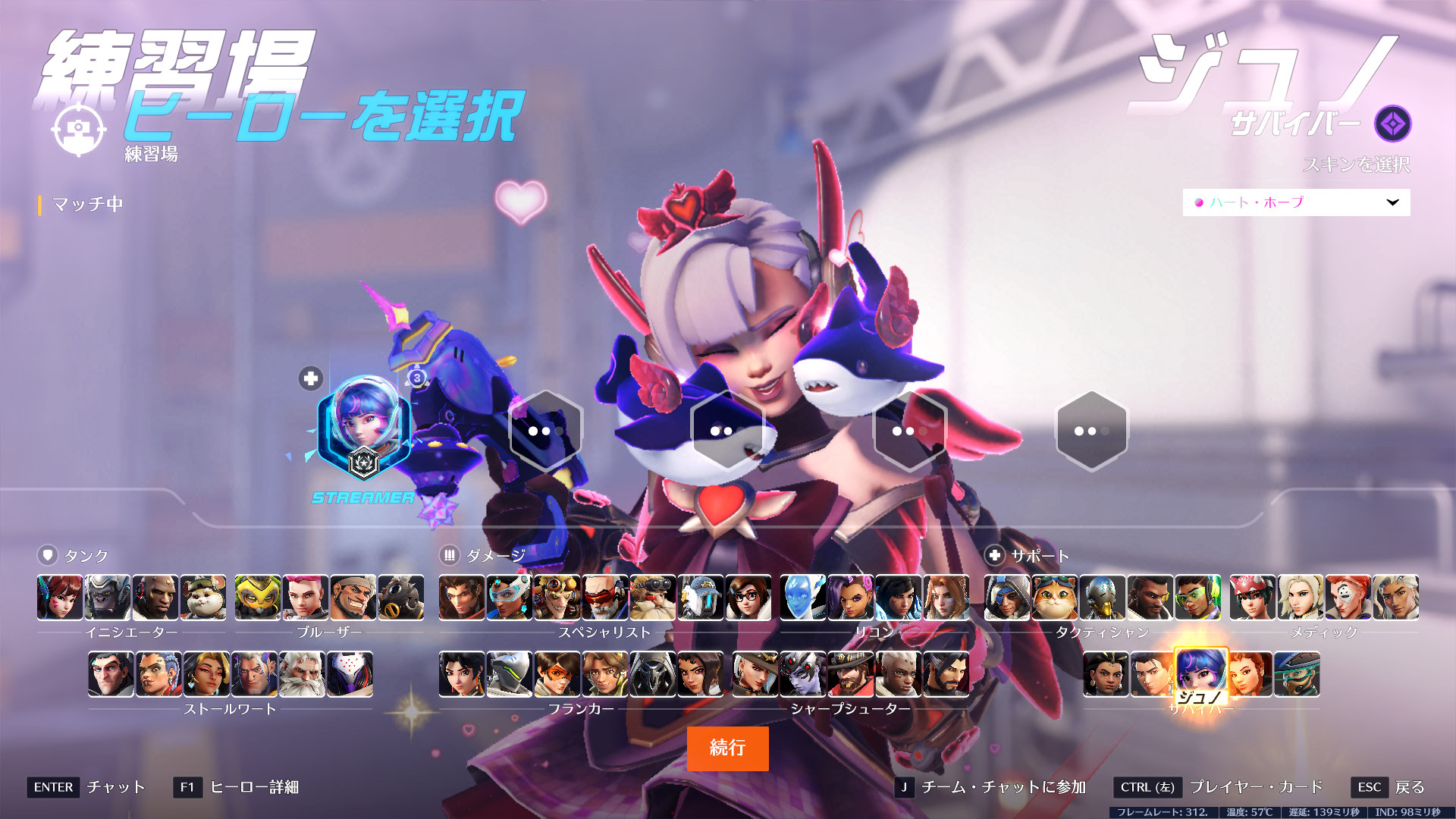Select D.Va's hero portrait
The image size is (1456, 819).
tap(60, 597)
